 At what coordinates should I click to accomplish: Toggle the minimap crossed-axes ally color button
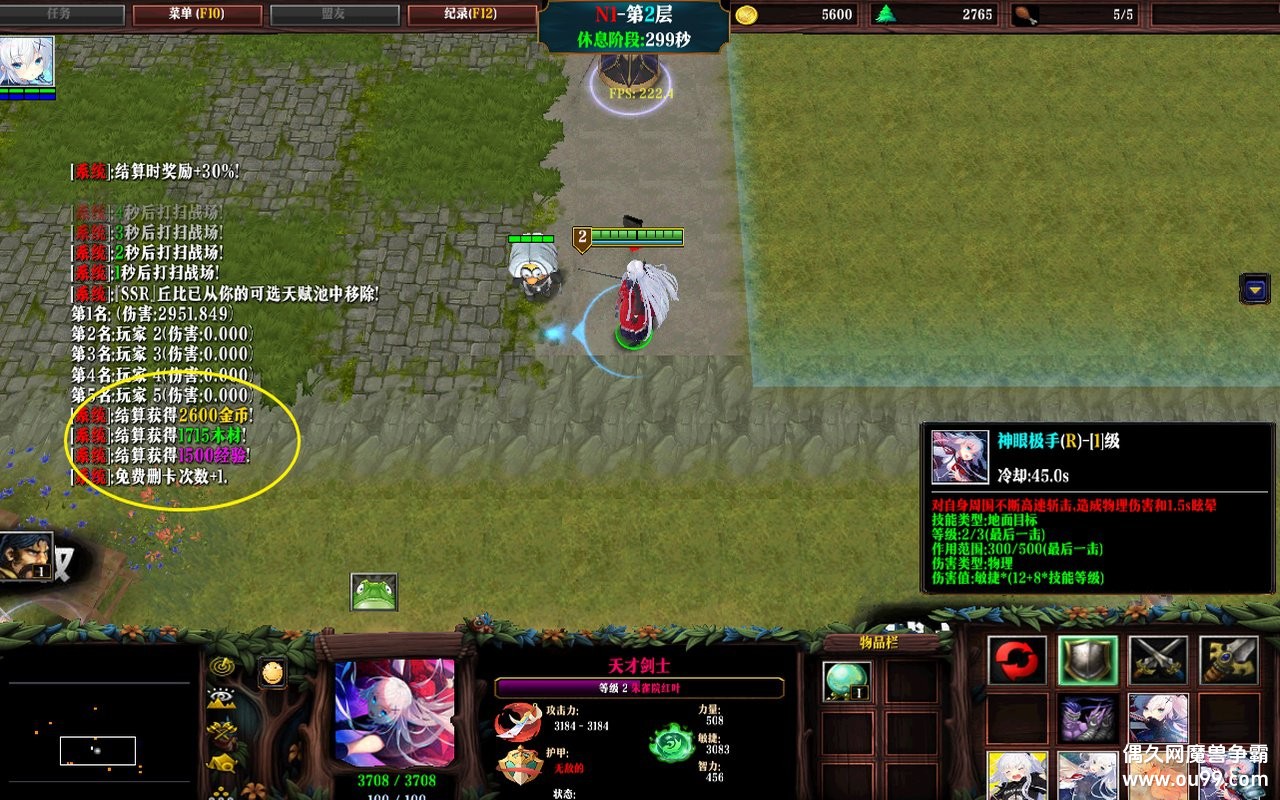221,733
